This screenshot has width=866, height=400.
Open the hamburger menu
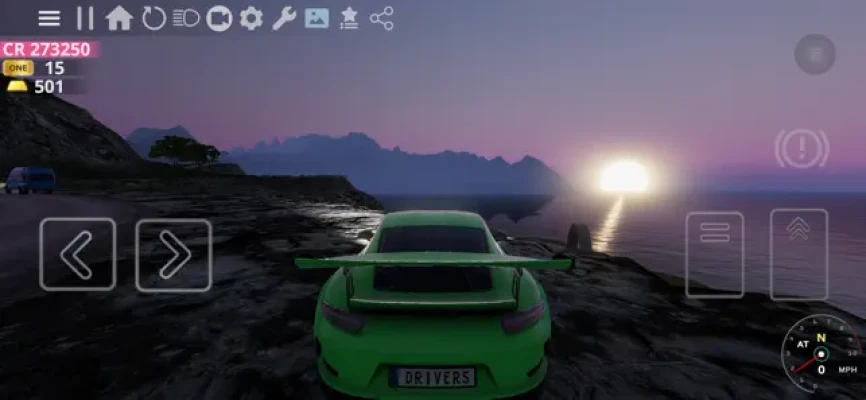click(x=49, y=18)
